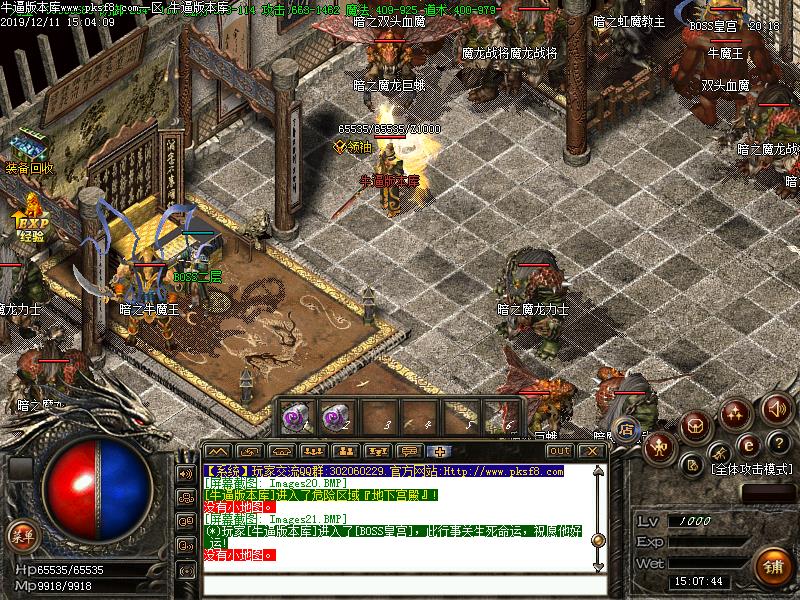
Task: Open the 菜单 round menu button
Action: click(x=21, y=535)
